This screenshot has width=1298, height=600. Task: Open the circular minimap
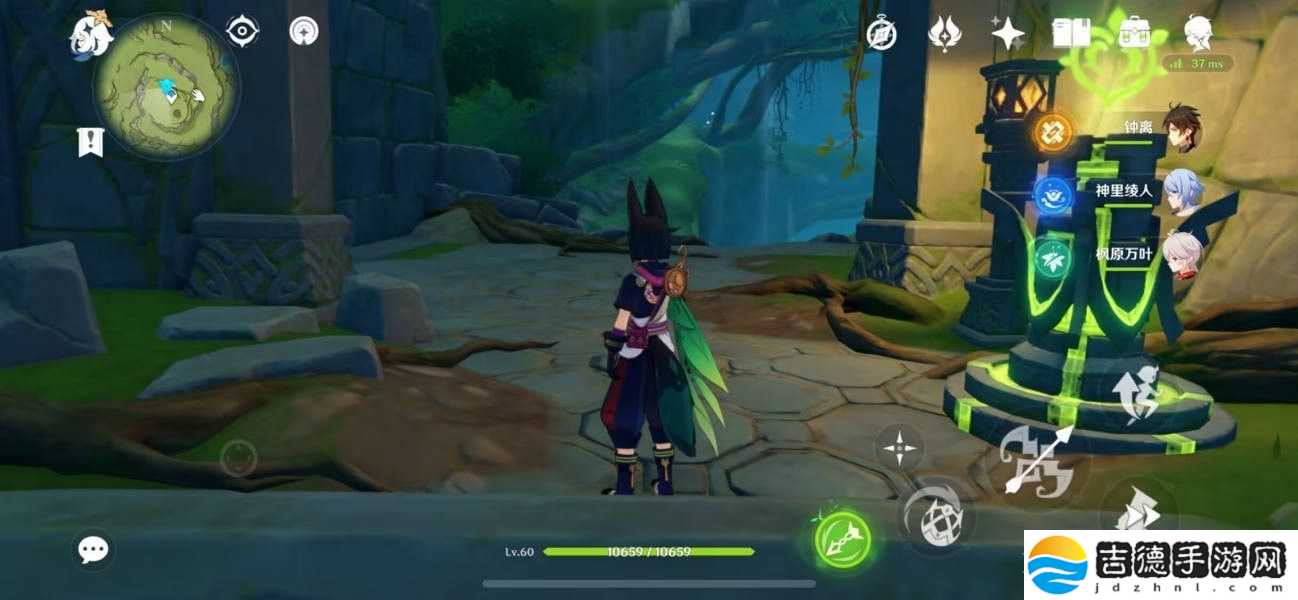click(x=166, y=88)
